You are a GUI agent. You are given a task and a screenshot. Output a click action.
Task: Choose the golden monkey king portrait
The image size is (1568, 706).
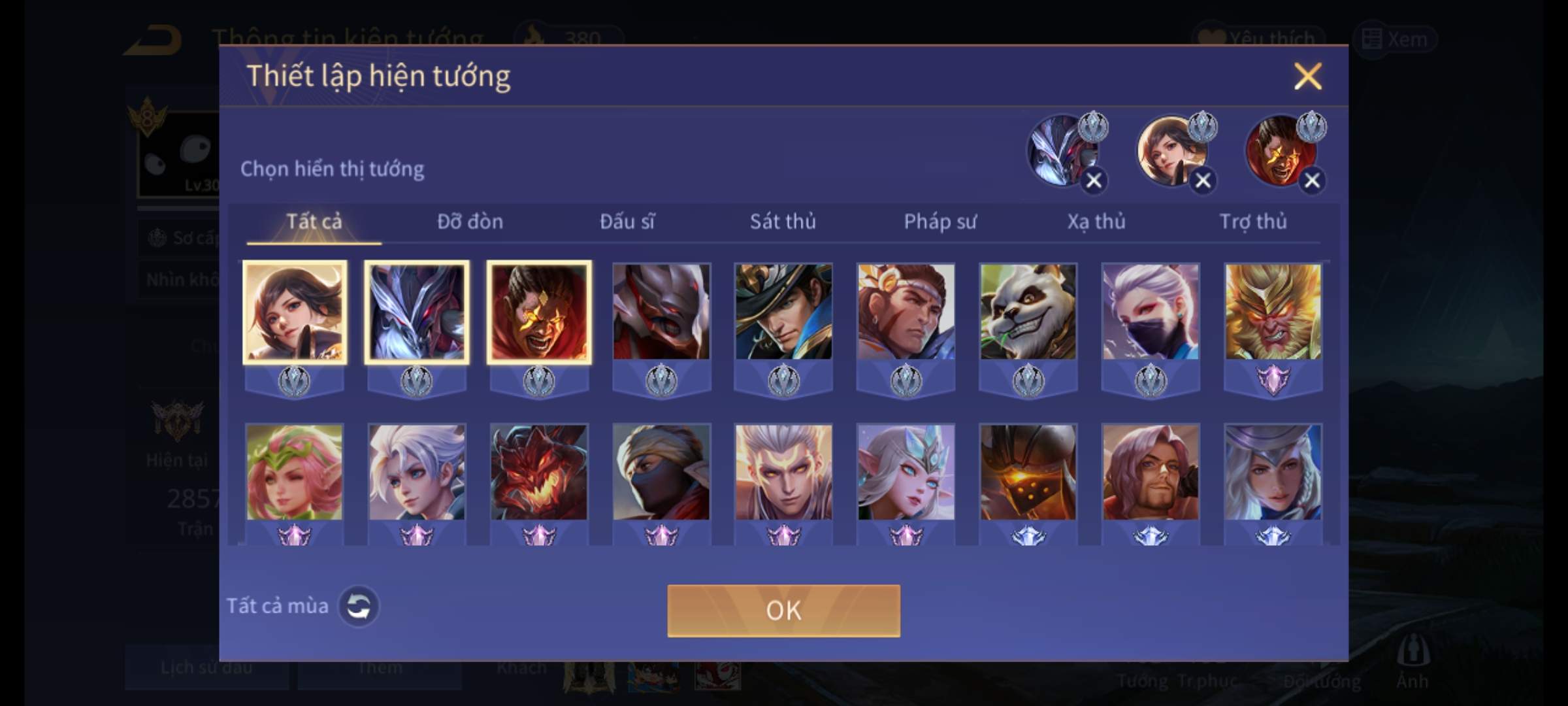(x=1273, y=312)
